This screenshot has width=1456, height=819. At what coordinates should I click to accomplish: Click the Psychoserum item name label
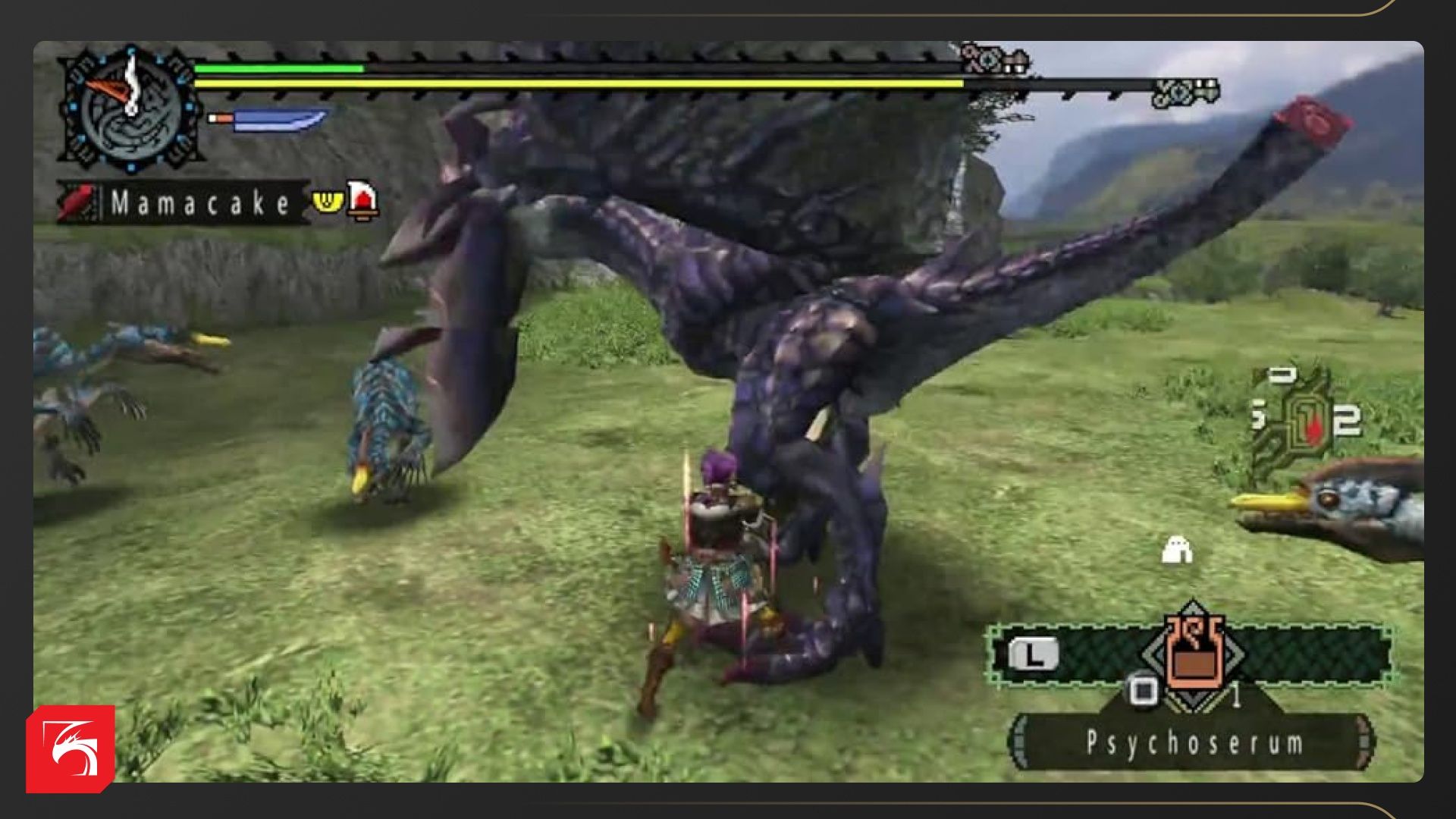click(1194, 743)
